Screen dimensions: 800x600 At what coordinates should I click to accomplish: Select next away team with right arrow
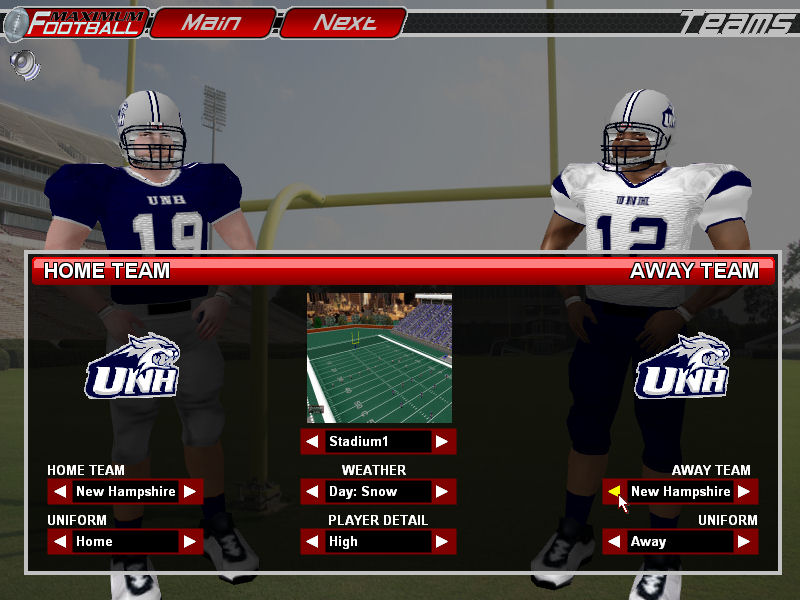coord(745,492)
